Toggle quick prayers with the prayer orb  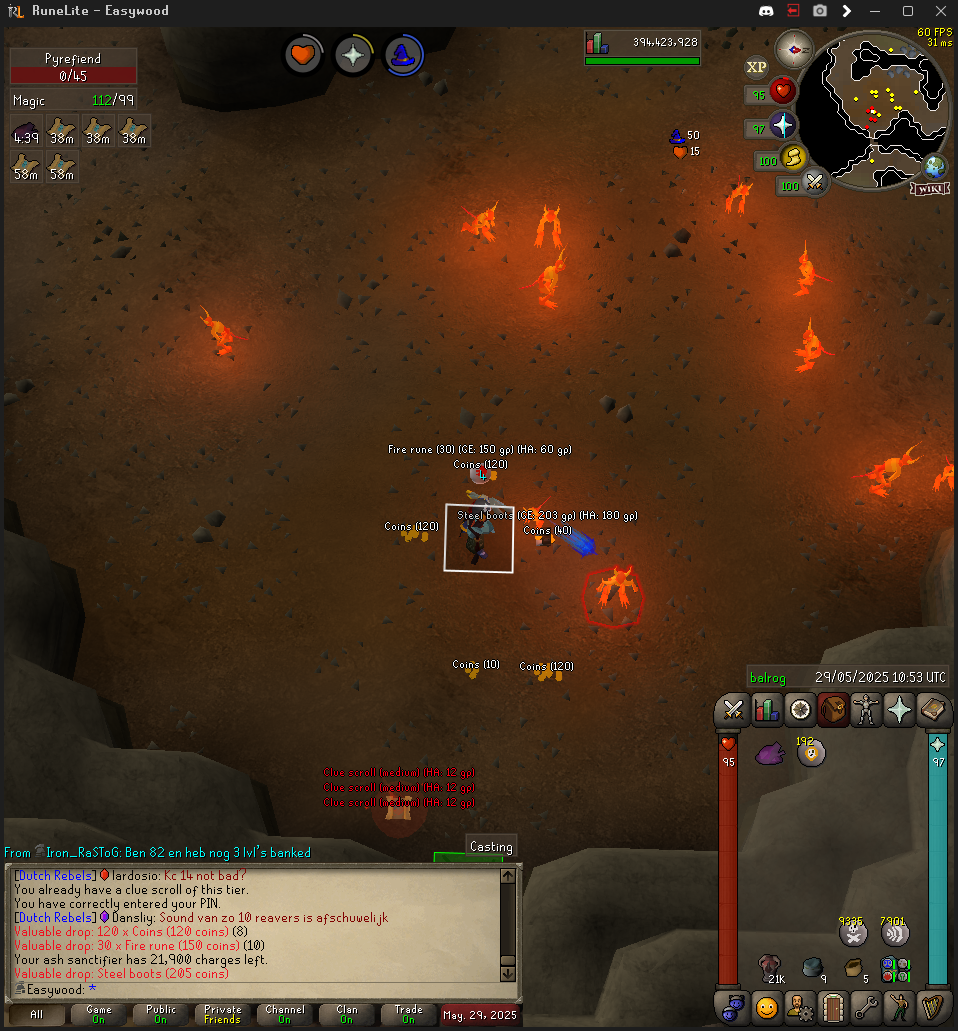782,126
